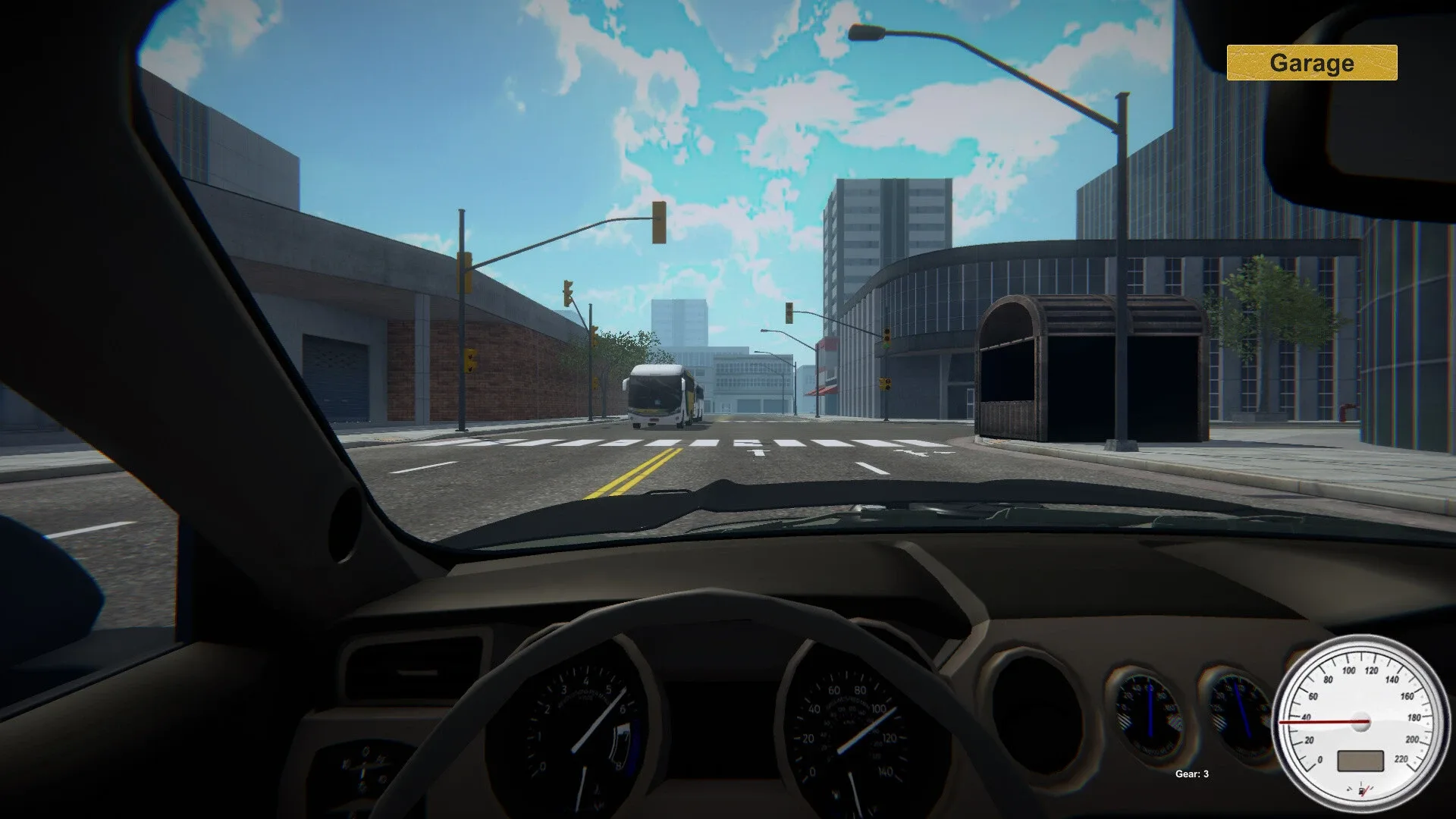Viewport: 1456px width, 819px height.
Task: Toggle the traffic signal on the right pole
Action: click(887, 337)
